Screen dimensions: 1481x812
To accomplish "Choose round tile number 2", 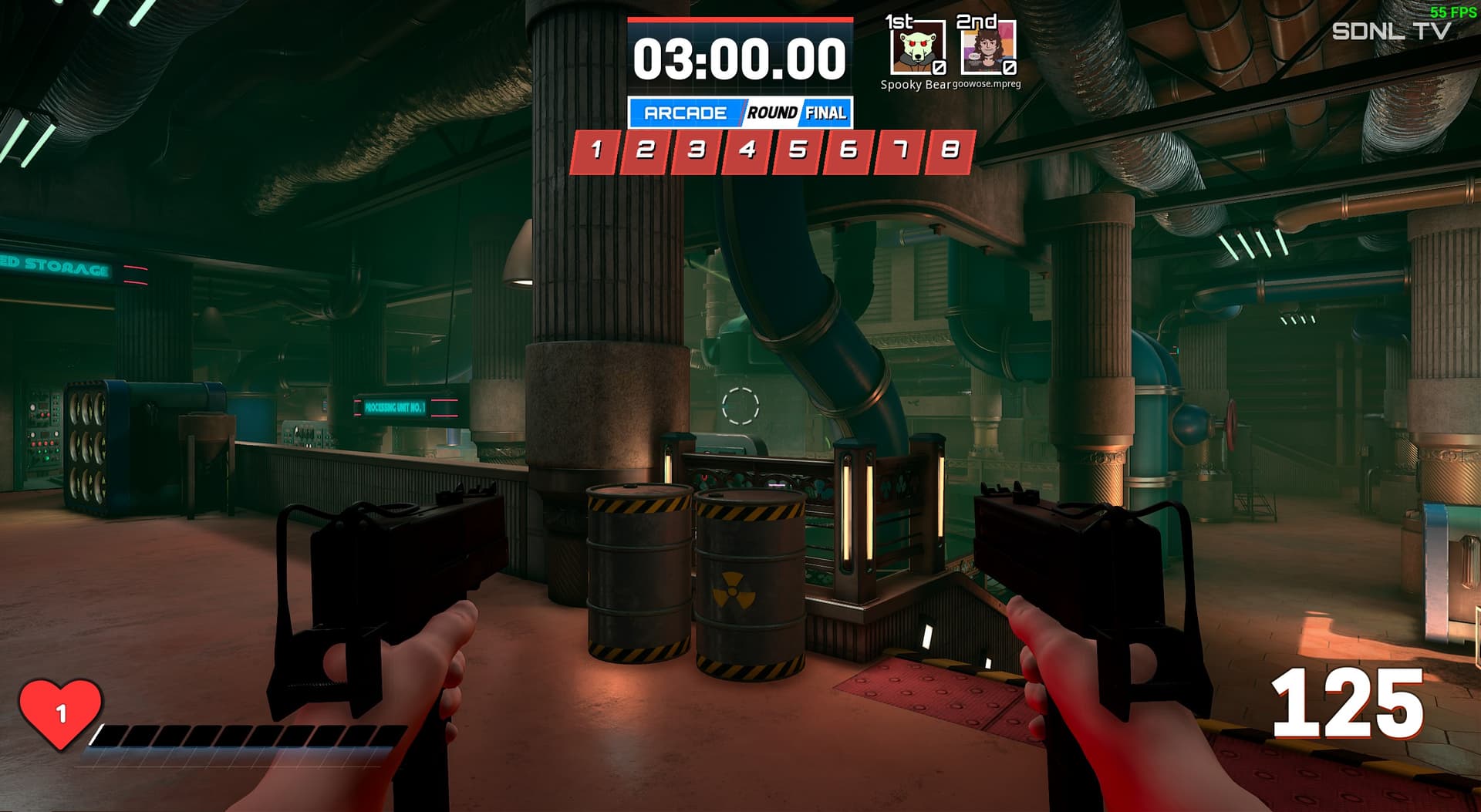I will pos(645,151).
